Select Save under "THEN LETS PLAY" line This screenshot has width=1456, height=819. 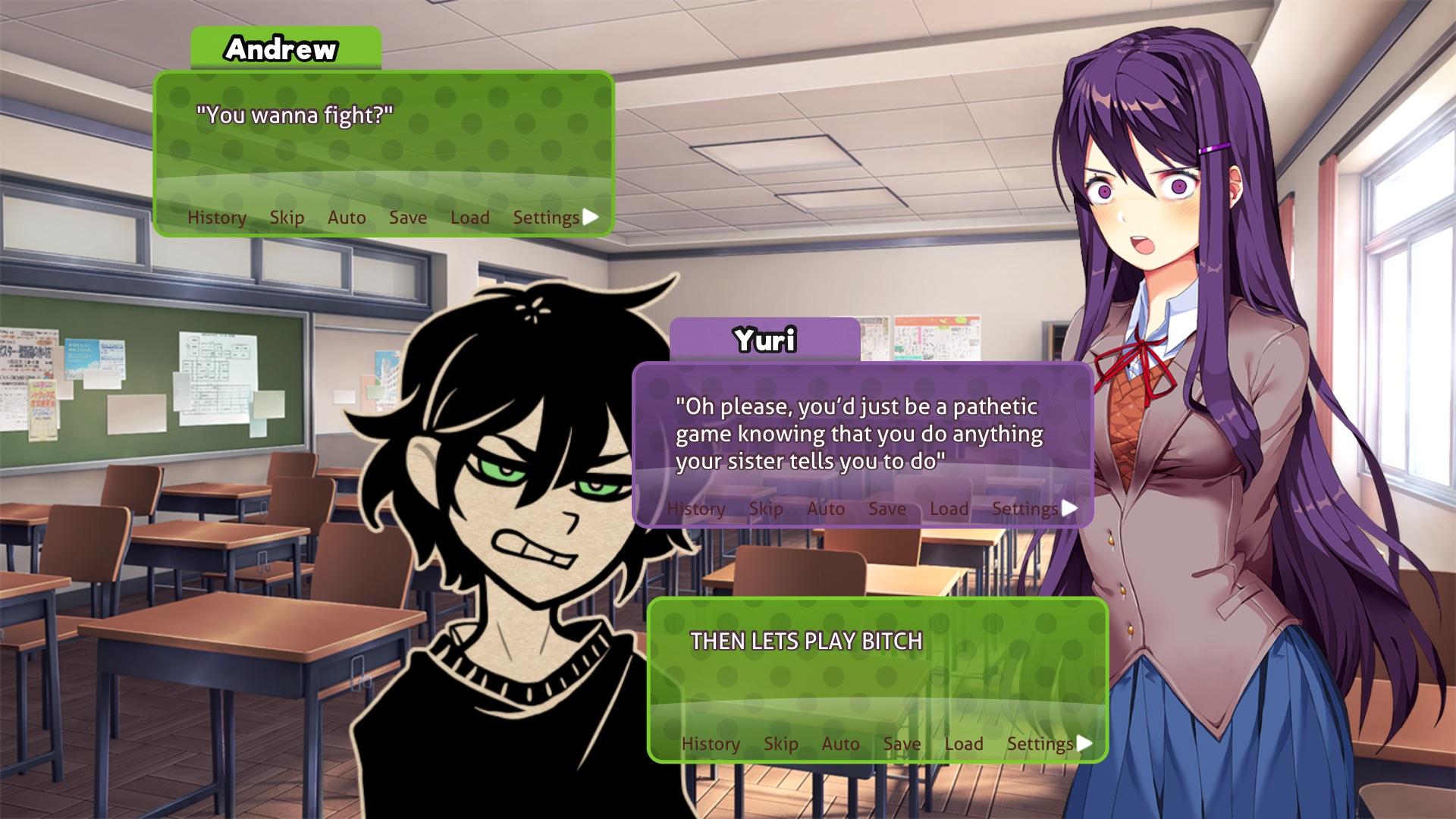pos(902,744)
